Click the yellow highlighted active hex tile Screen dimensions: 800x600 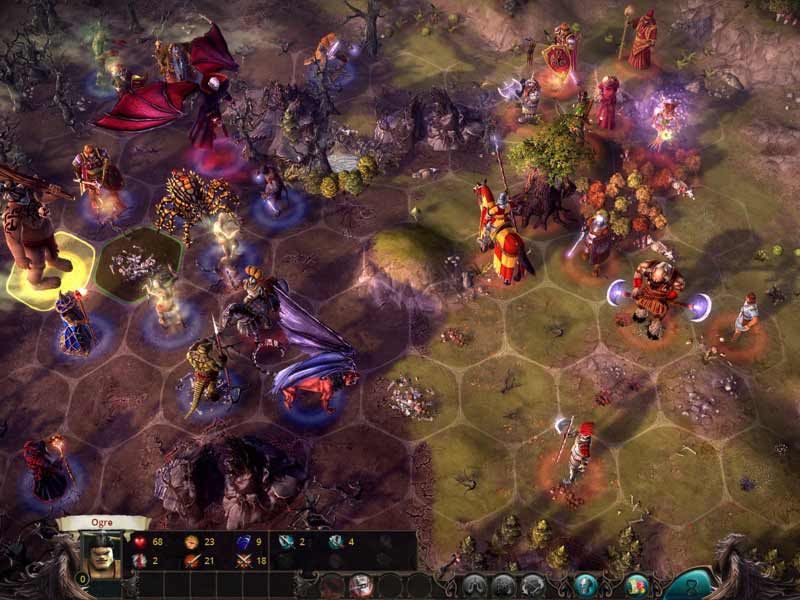pos(50,270)
